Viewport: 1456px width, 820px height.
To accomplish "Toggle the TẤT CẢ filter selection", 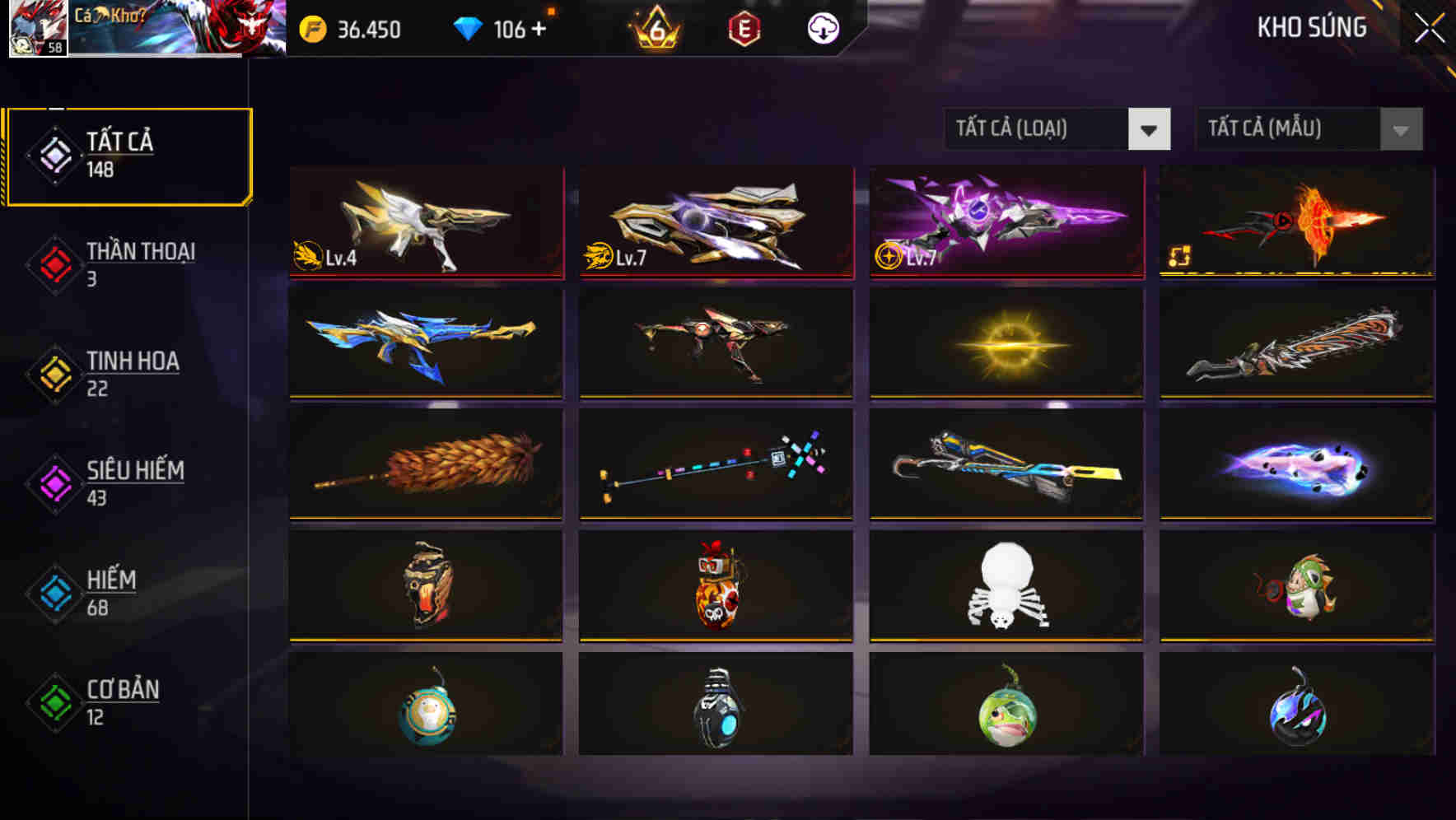I will click(x=128, y=153).
